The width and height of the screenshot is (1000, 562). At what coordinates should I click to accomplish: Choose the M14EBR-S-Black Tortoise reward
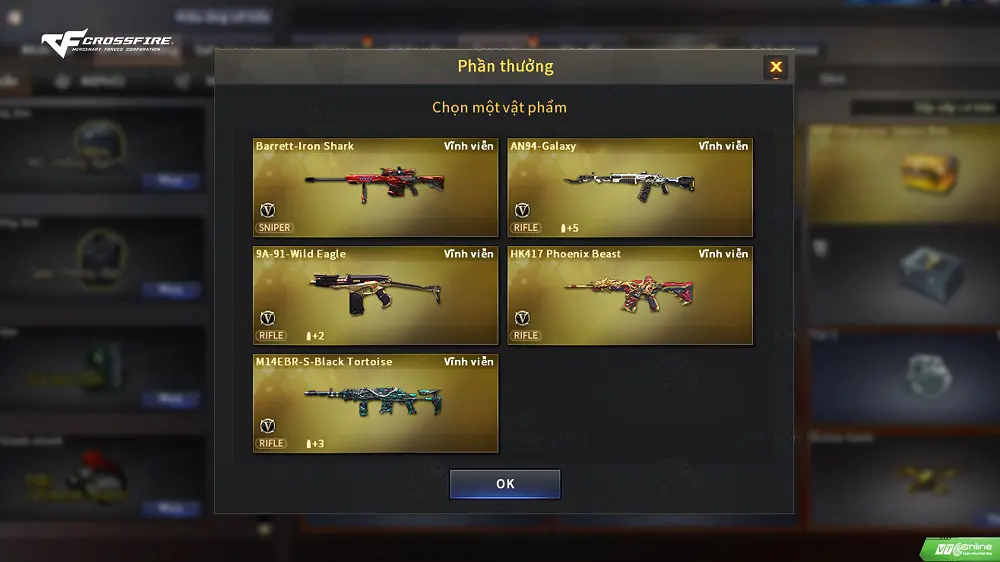click(375, 403)
